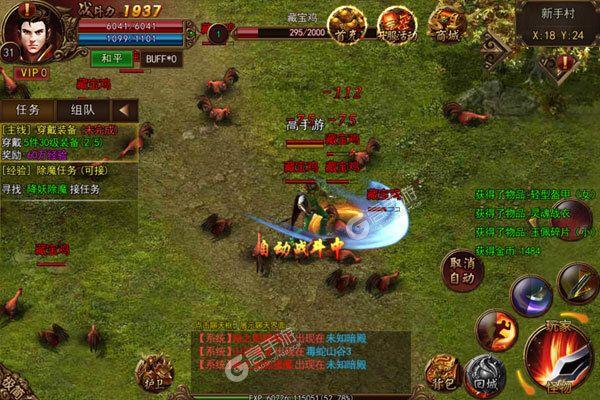The image size is (600, 400).
Task: Open the 背包 bag button
Action: [x=444, y=369]
